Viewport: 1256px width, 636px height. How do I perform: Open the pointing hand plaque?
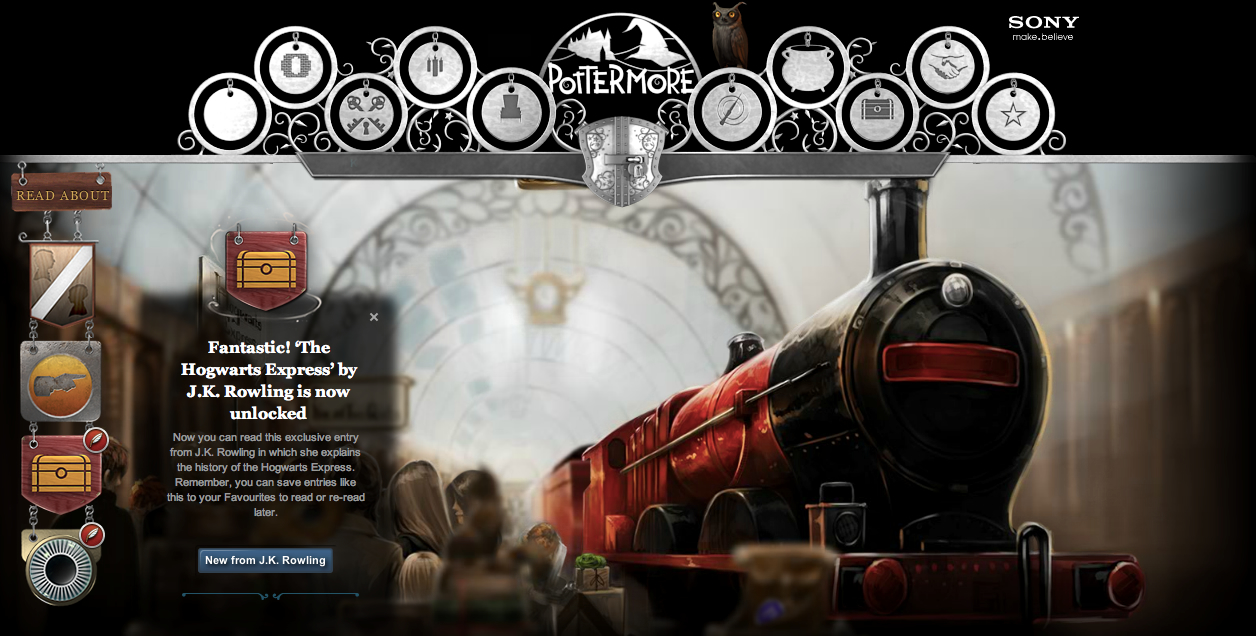click(x=61, y=382)
